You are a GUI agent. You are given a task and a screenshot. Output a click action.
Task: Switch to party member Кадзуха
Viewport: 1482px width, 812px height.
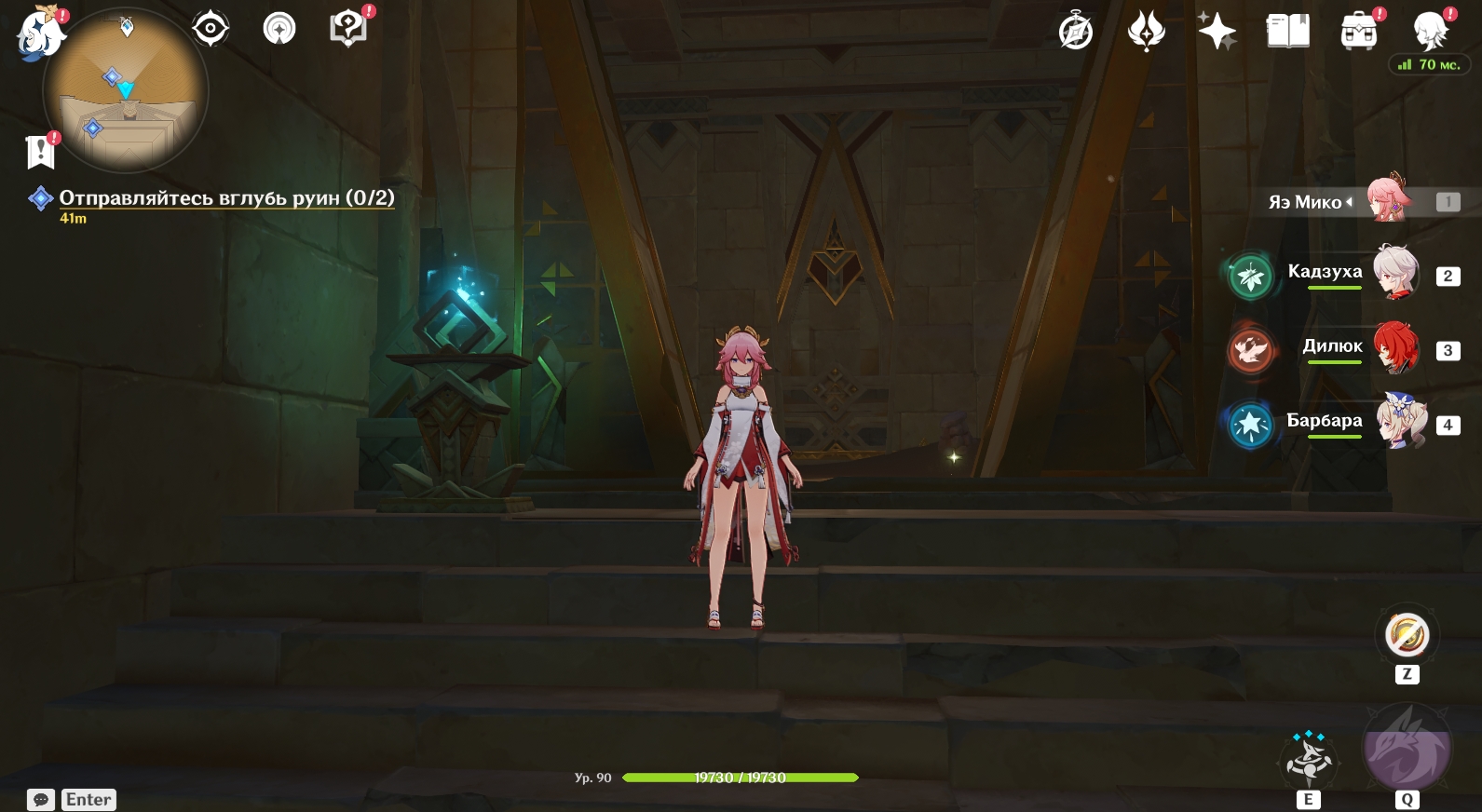coord(1395,274)
